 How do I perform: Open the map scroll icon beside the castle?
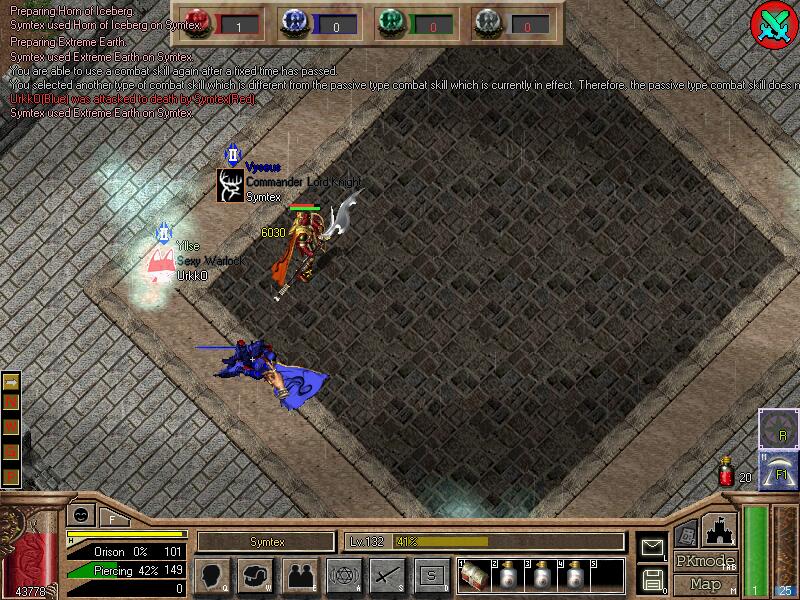point(687,535)
